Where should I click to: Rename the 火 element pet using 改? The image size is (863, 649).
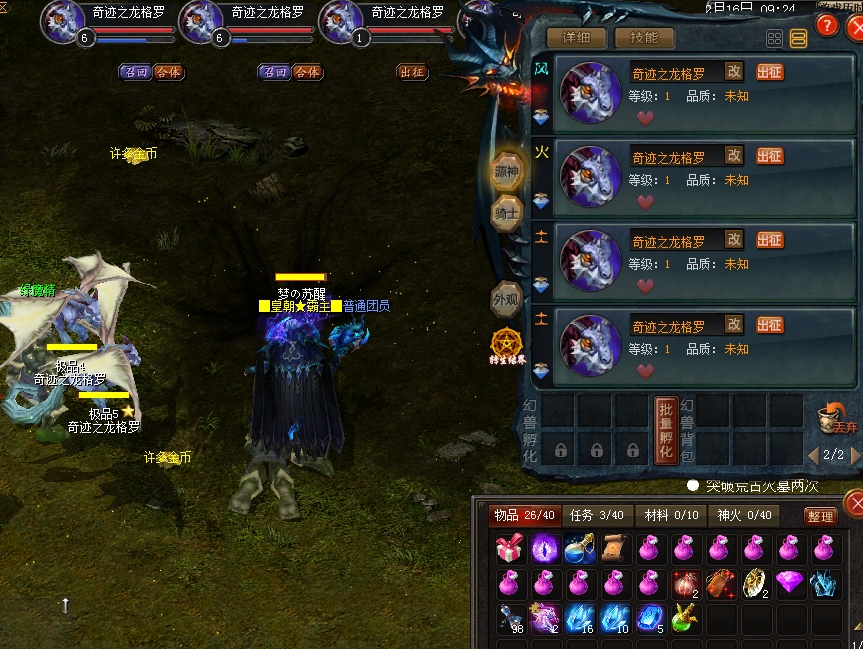pyautogui.click(x=734, y=155)
